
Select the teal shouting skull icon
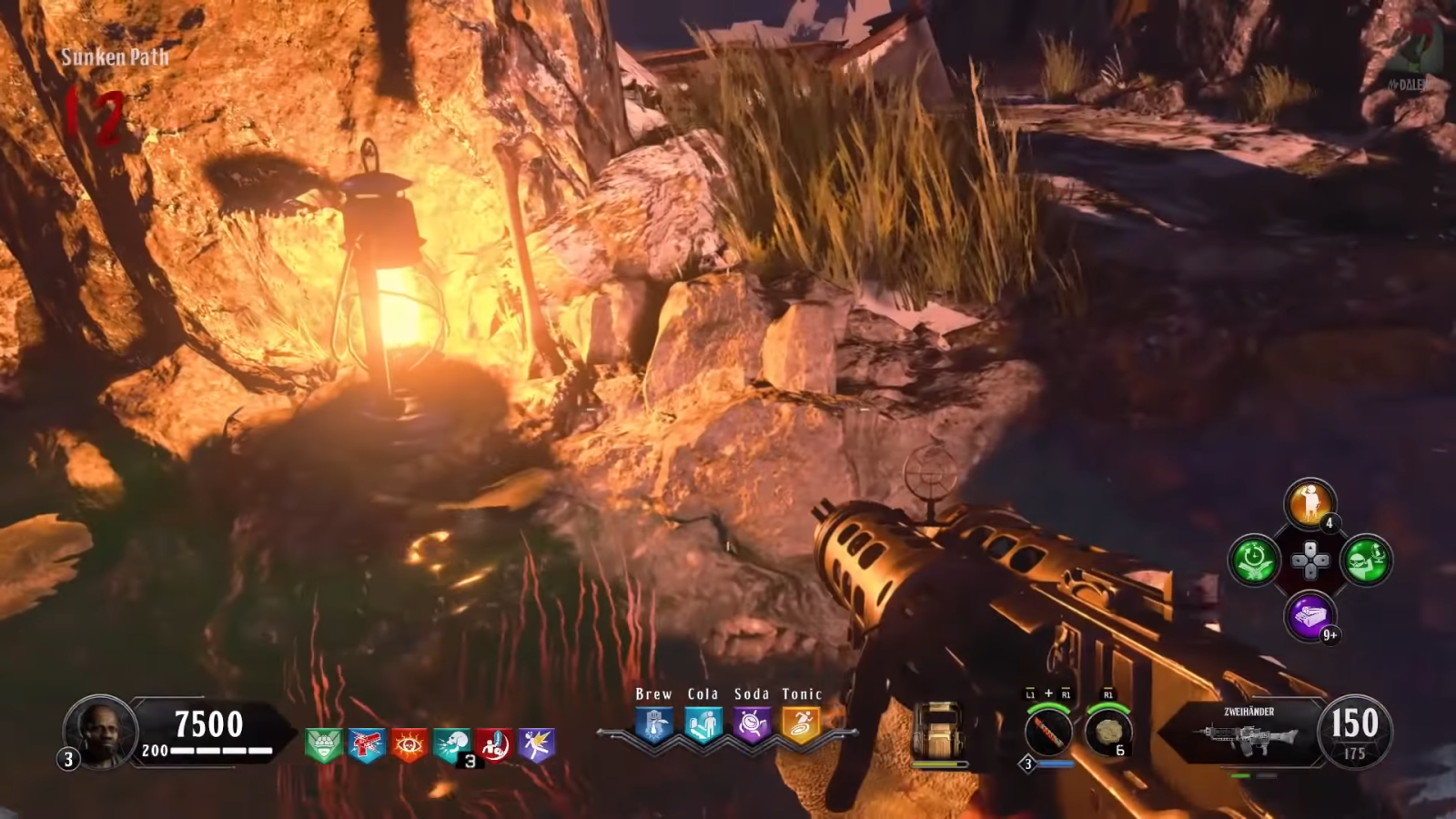click(451, 746)
